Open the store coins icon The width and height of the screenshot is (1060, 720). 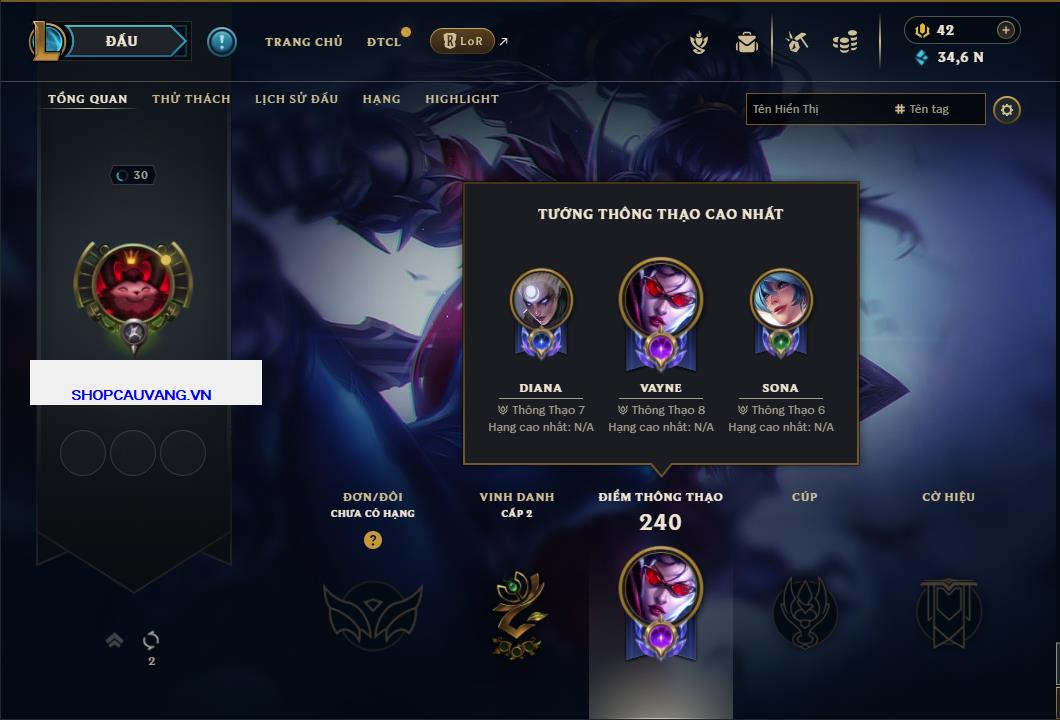click(x=845, y=42)
